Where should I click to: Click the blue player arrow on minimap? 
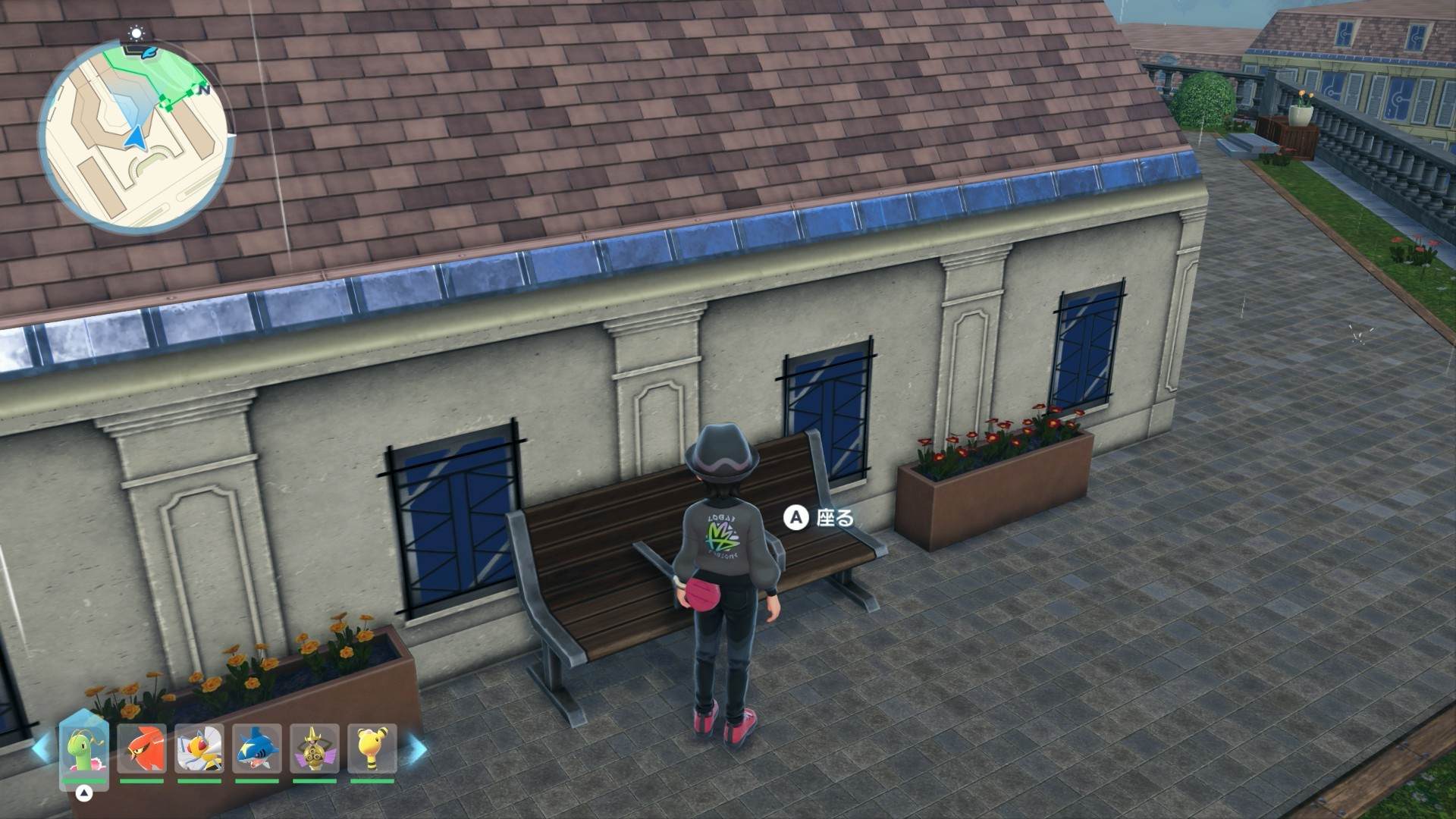(x=136, y=138)
